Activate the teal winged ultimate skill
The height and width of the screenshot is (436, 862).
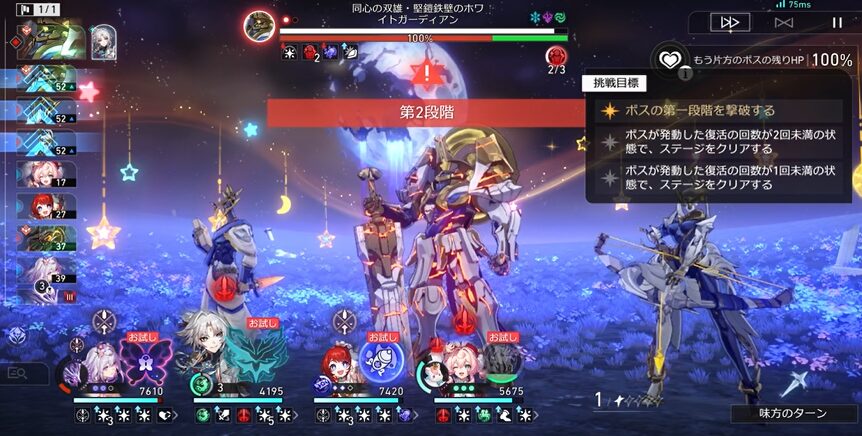coord(264,359)
